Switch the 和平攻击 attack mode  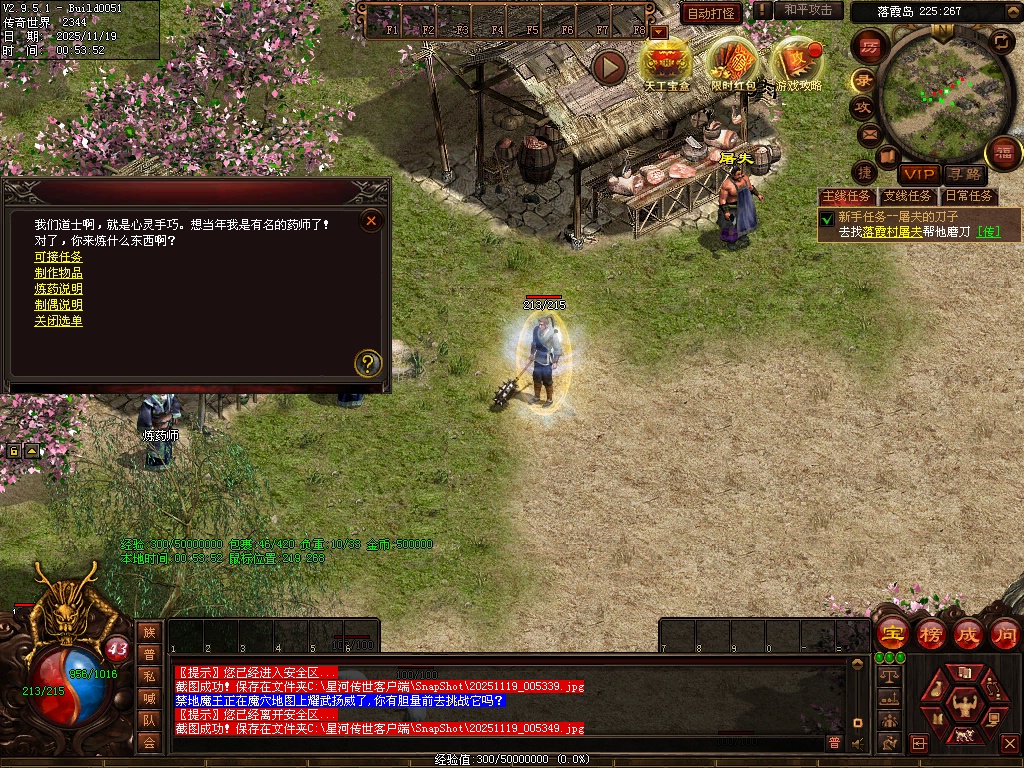click(x=808, y=10)
